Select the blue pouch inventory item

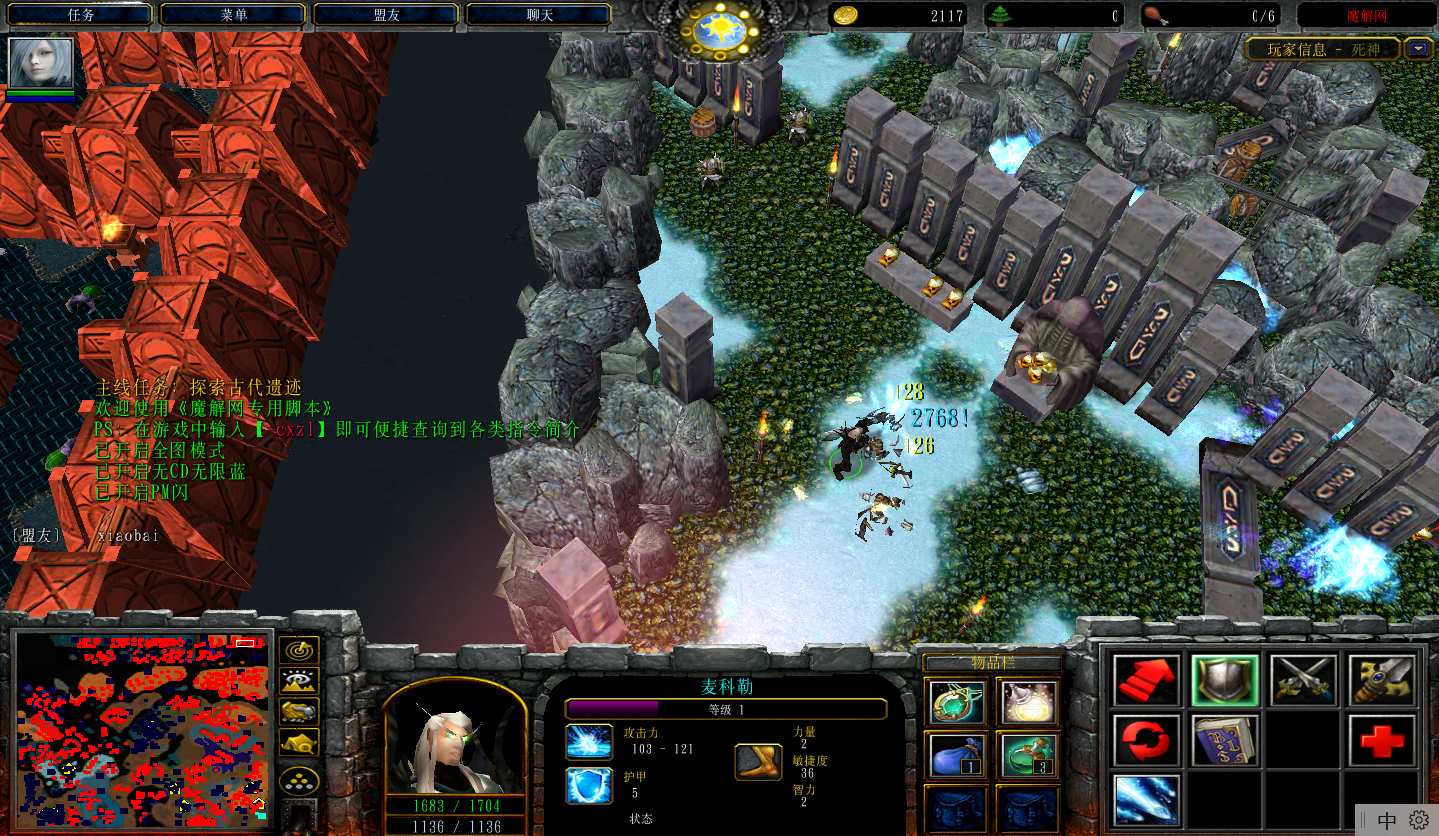[x=955, y=754]
